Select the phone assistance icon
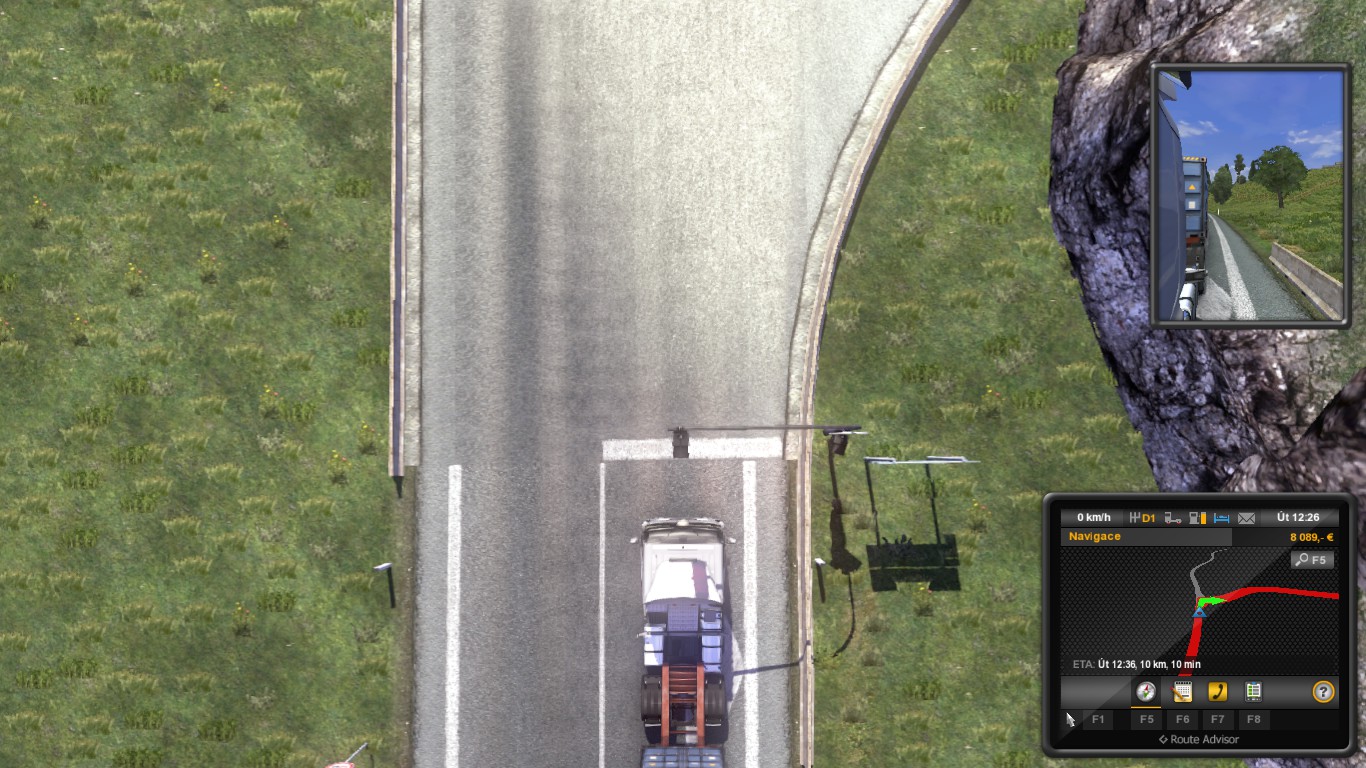The image size is (1366, 768). point(1218,691)
